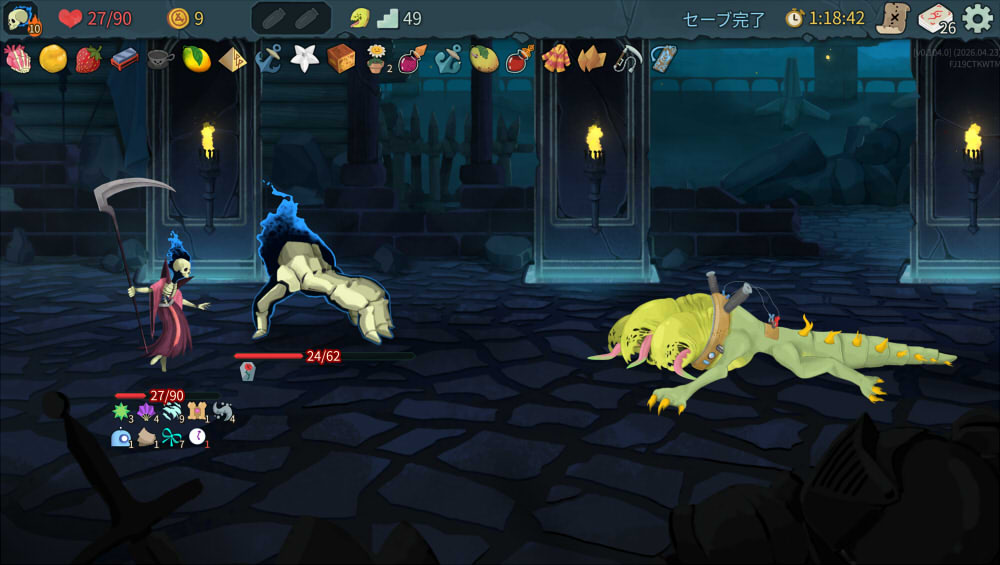Check the black frying pan relic
The width and height of the screenshot is (1000, 565).
(161, 59)
